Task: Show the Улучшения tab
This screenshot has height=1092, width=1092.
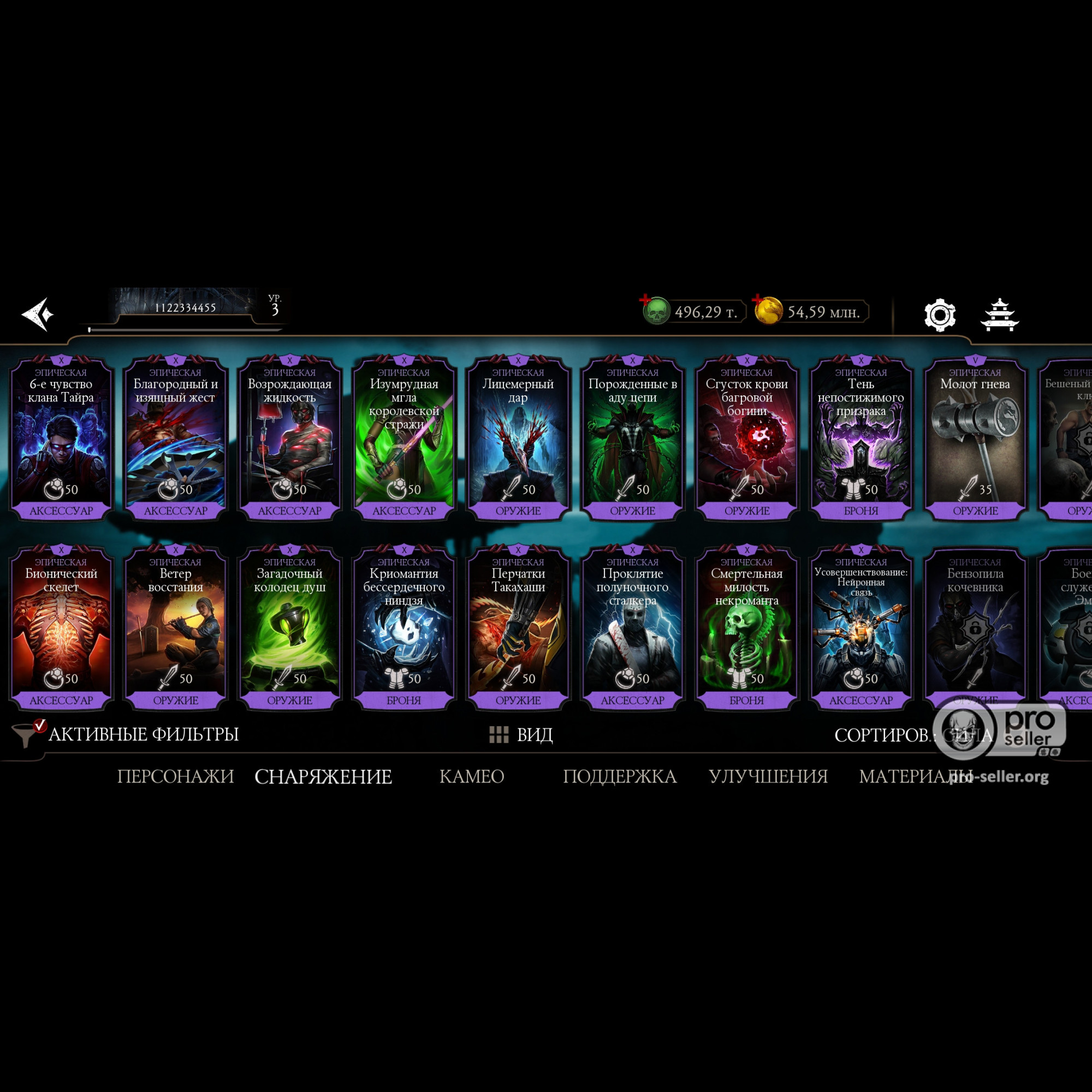Action: tap(768, 776)
